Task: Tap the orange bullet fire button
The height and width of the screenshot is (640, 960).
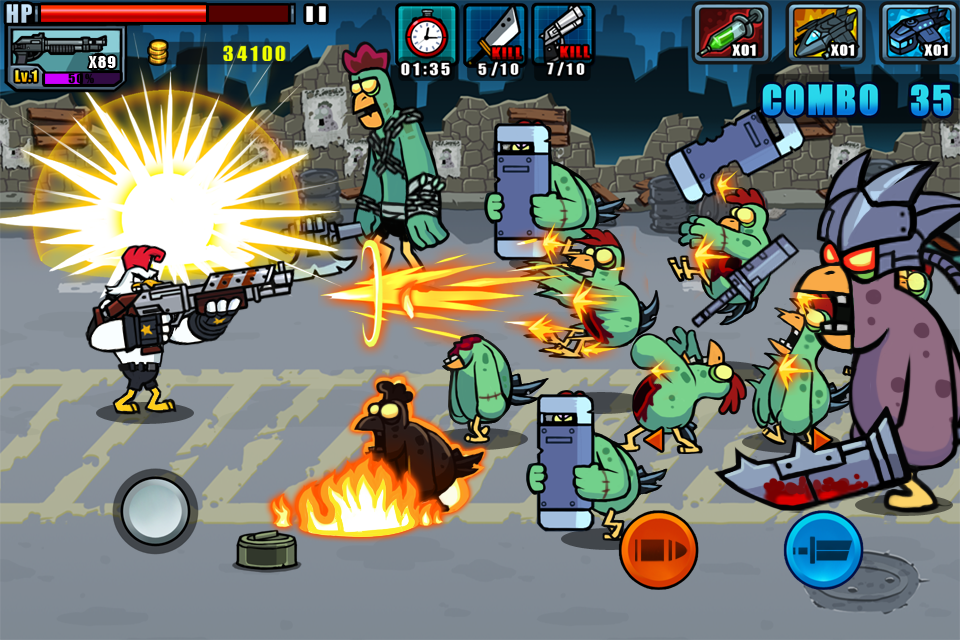Action: pyautogui.click(x=658, y=549)
